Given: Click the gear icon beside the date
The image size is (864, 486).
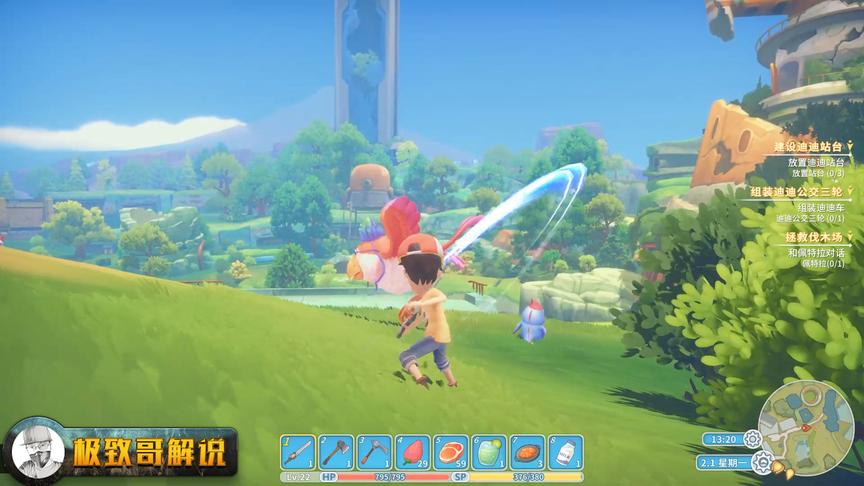Looking at the screenshot, I should coord(762,462).
